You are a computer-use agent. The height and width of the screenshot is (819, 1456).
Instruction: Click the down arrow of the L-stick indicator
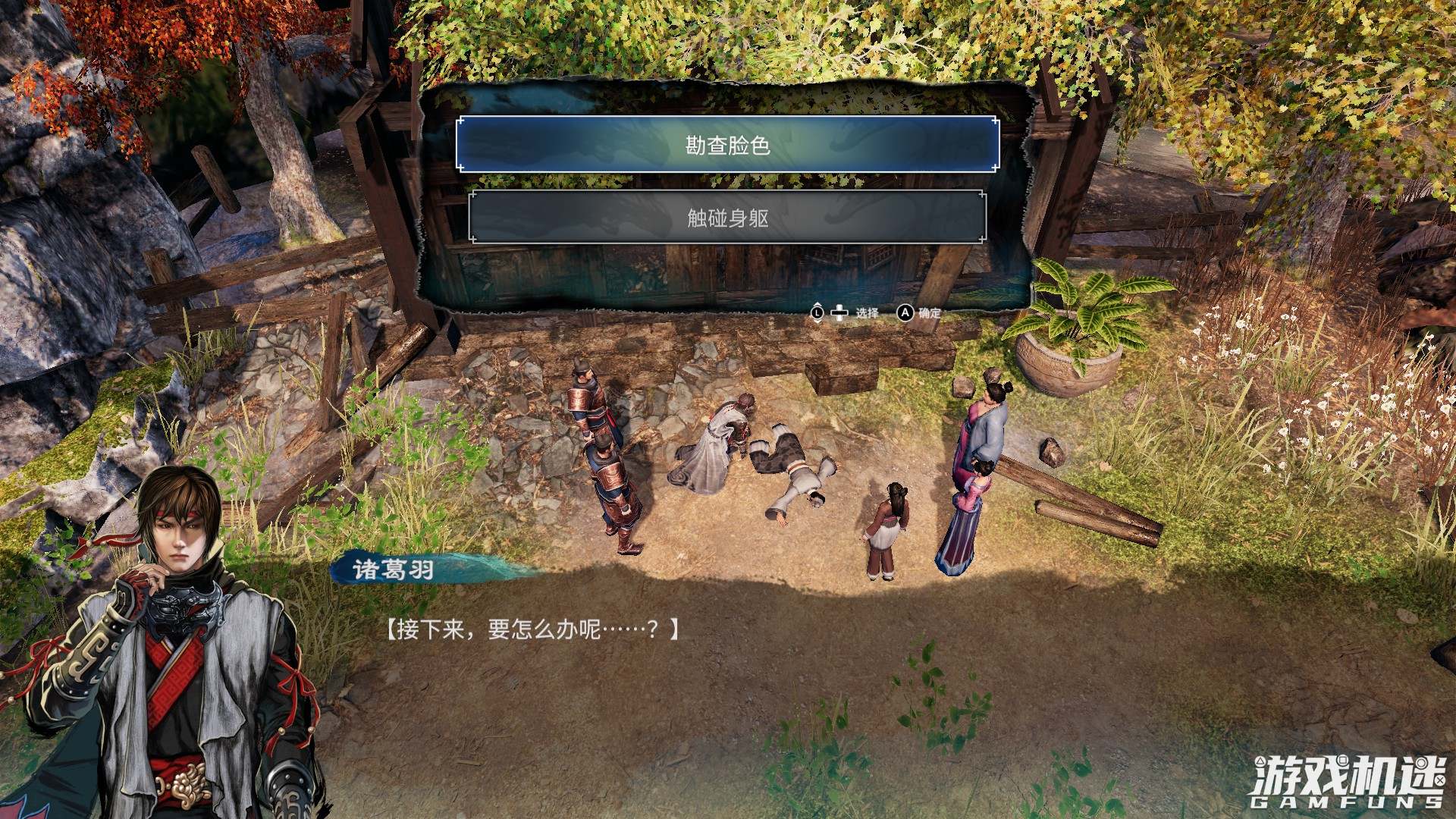(817, 321)
